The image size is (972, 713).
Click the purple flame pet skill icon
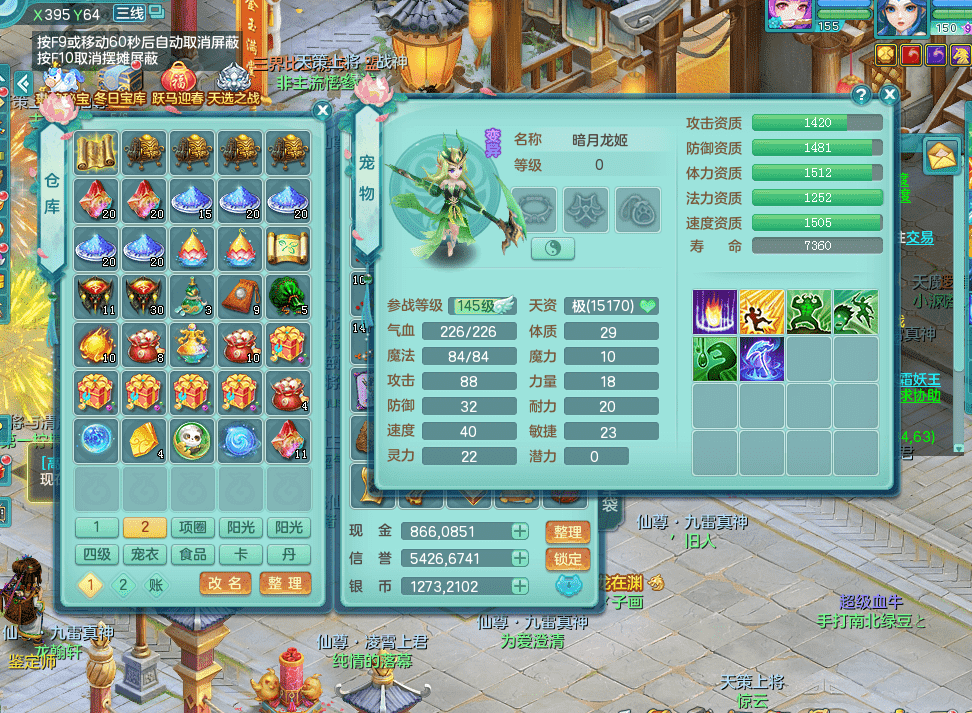pyautogui.click(x=715, y=312)
